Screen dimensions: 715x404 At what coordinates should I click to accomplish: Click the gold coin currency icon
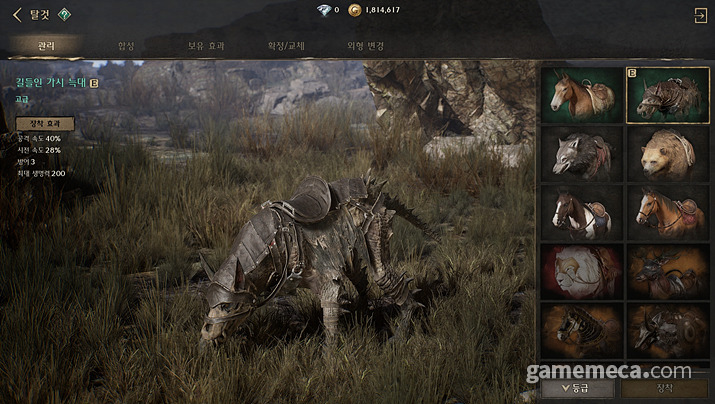pyautogui.click(x=354, y=10)
